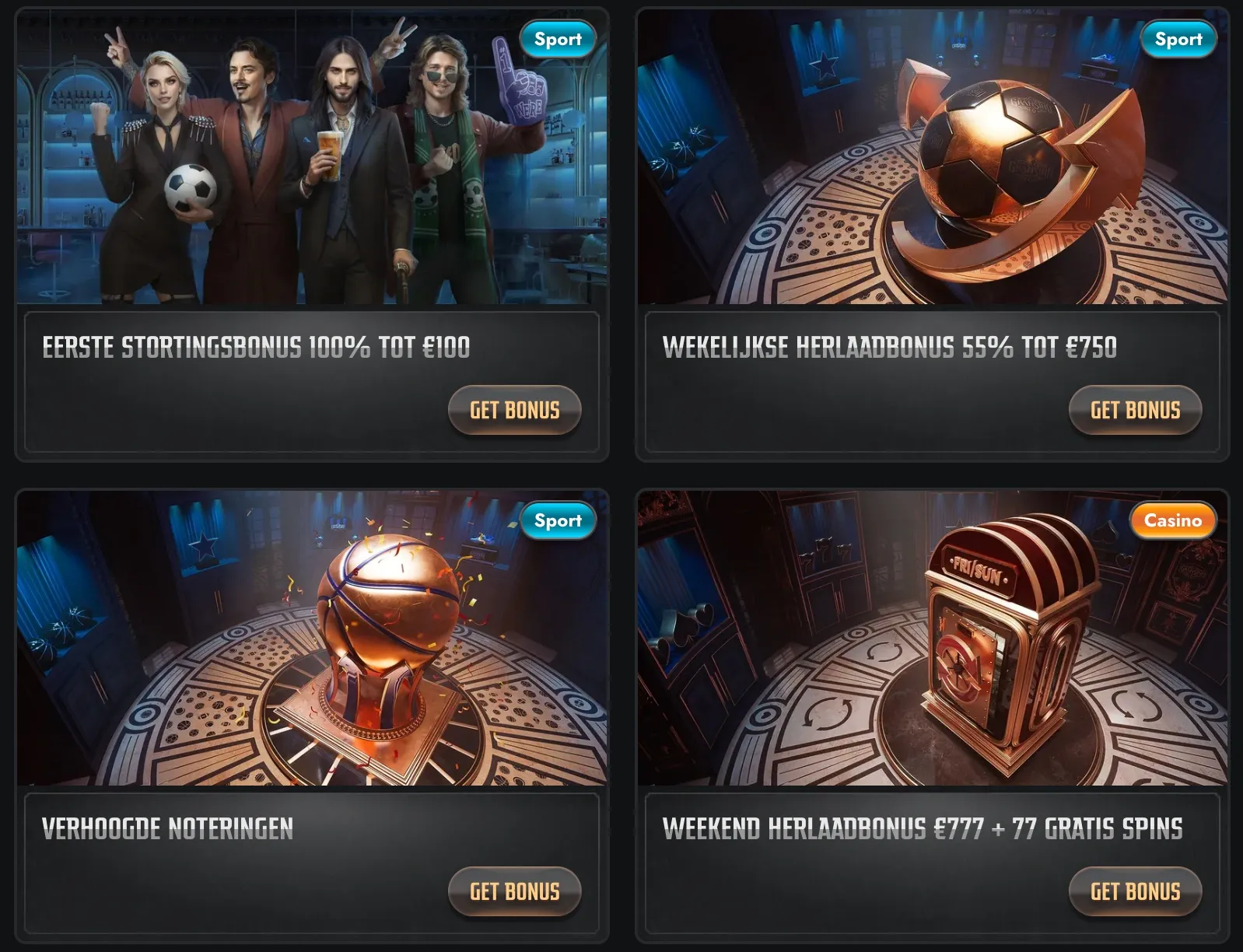This screenshot has height=952, width=1243.
Task: Select the Sport tag on the fans card
Action: click(558, 39)
